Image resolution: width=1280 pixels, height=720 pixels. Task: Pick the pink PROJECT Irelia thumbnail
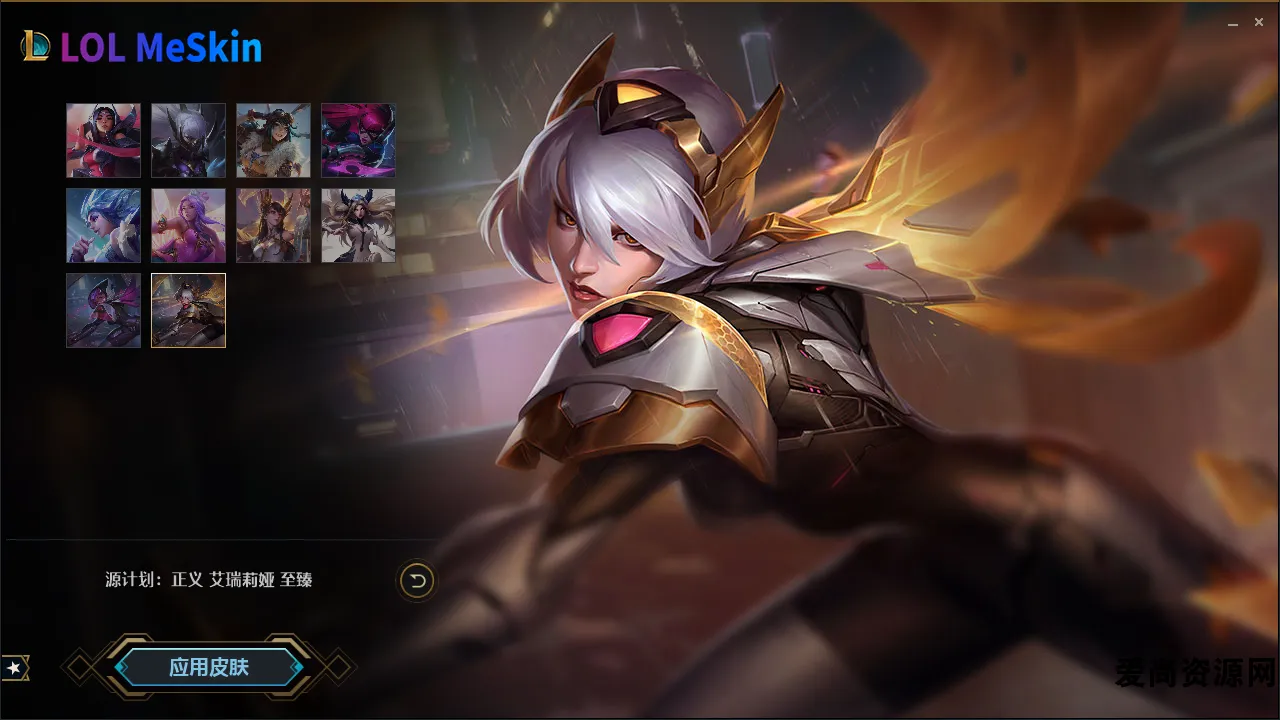358,140
